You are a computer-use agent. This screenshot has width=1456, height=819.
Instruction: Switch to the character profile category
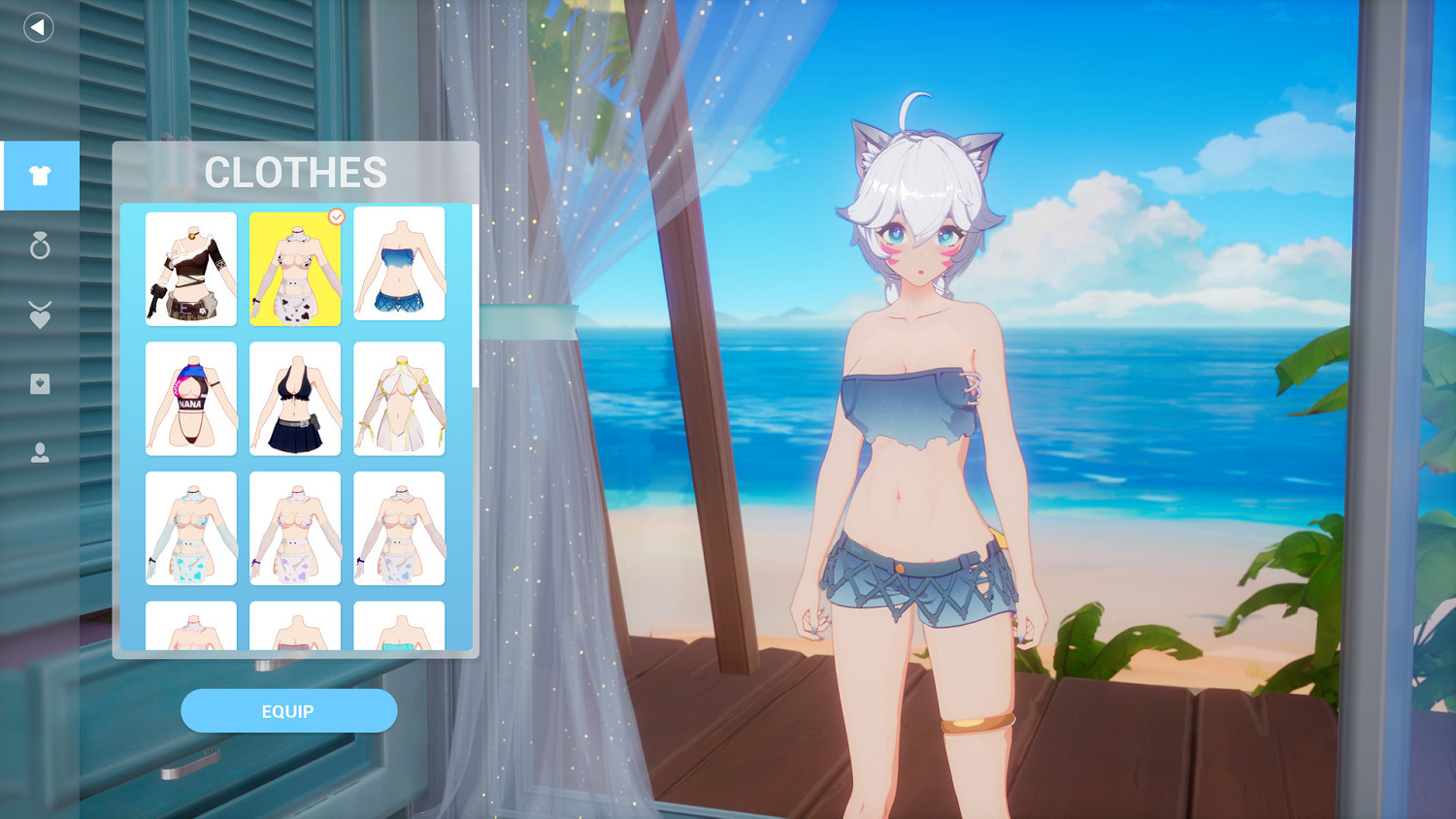click(39, 454)
